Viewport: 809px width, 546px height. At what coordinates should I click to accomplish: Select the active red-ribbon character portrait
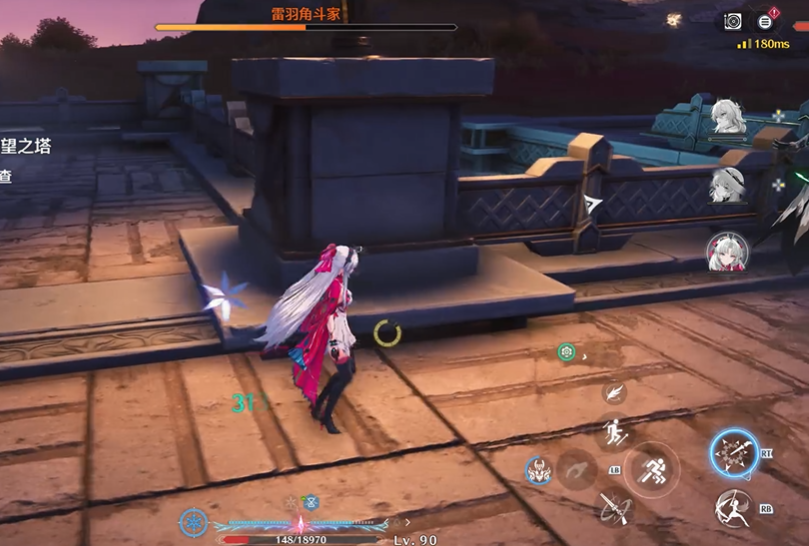[x=727, y=253]
